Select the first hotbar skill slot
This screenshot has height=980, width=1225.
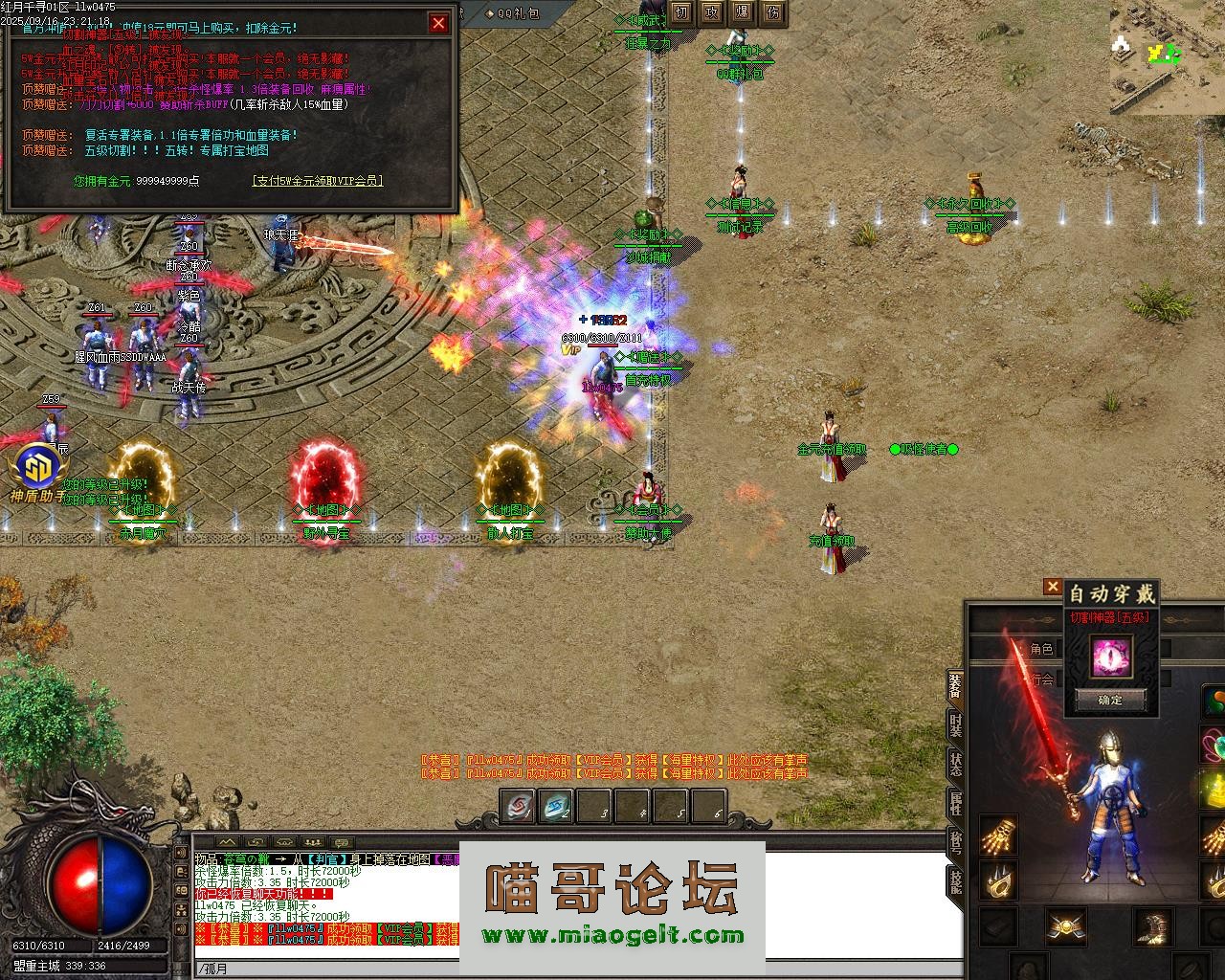tap(518, 808)
